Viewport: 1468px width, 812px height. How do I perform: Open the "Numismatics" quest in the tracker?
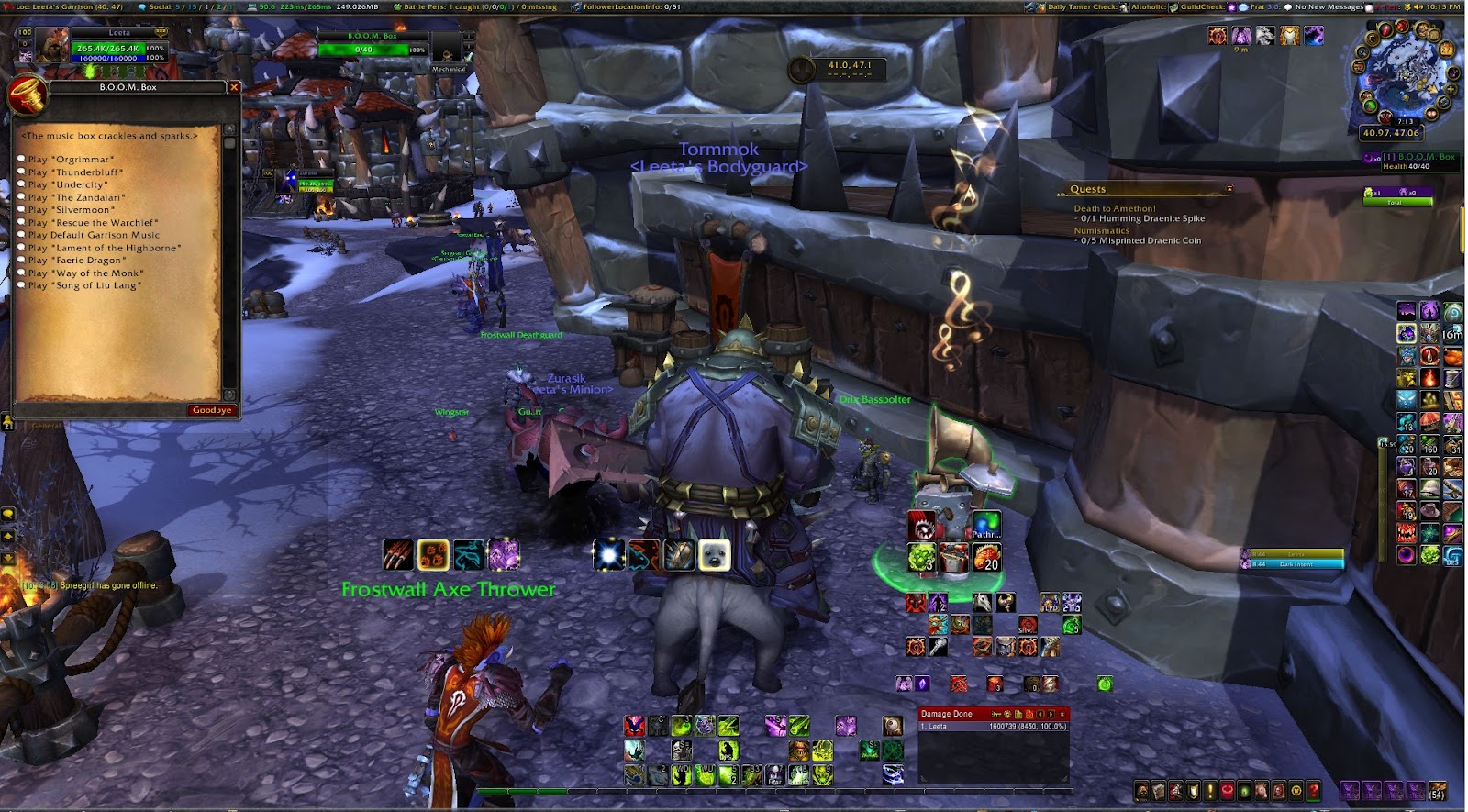point(1102,230)
